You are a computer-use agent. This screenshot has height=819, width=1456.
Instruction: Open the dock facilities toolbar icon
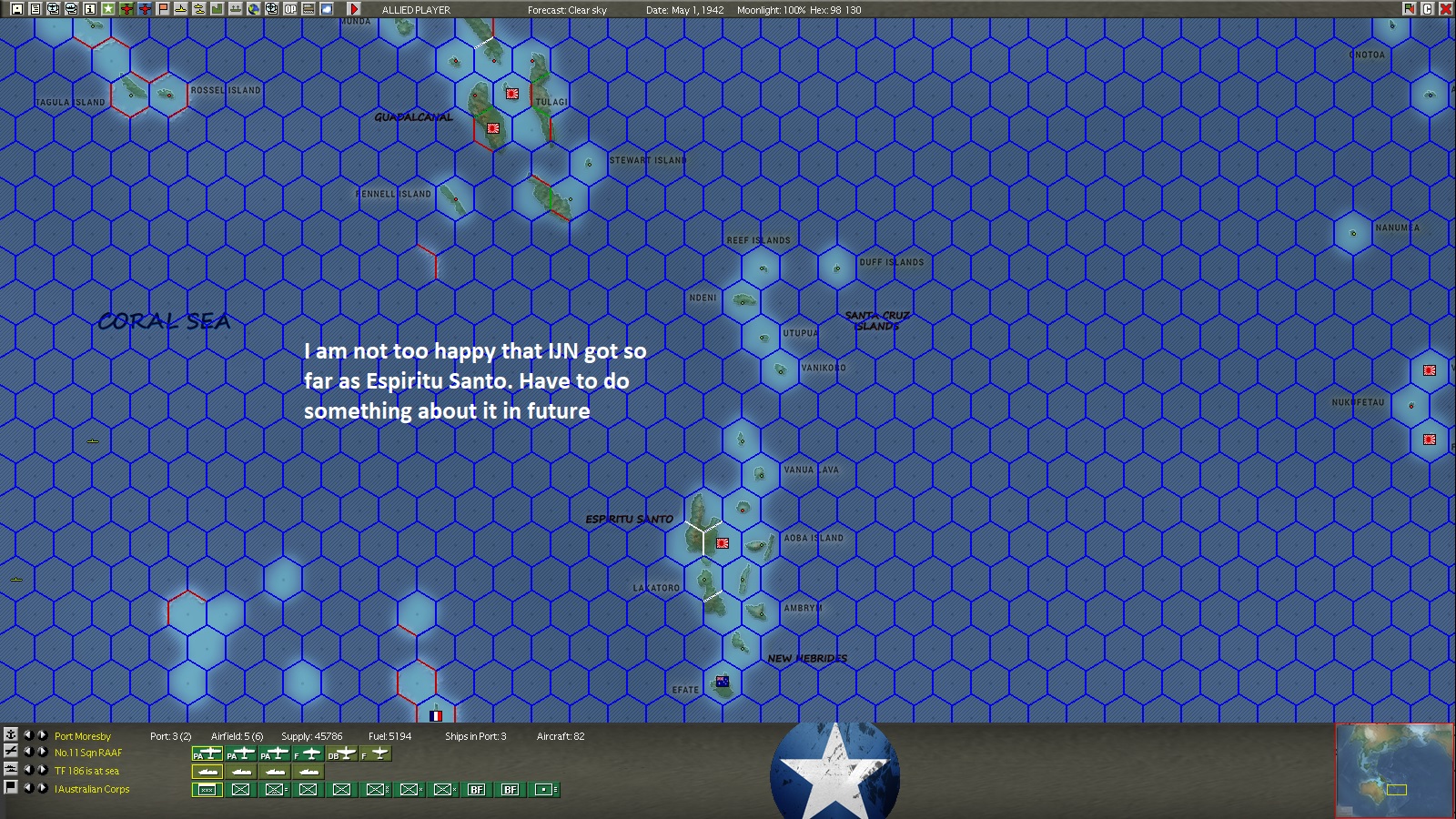(237, 9)
